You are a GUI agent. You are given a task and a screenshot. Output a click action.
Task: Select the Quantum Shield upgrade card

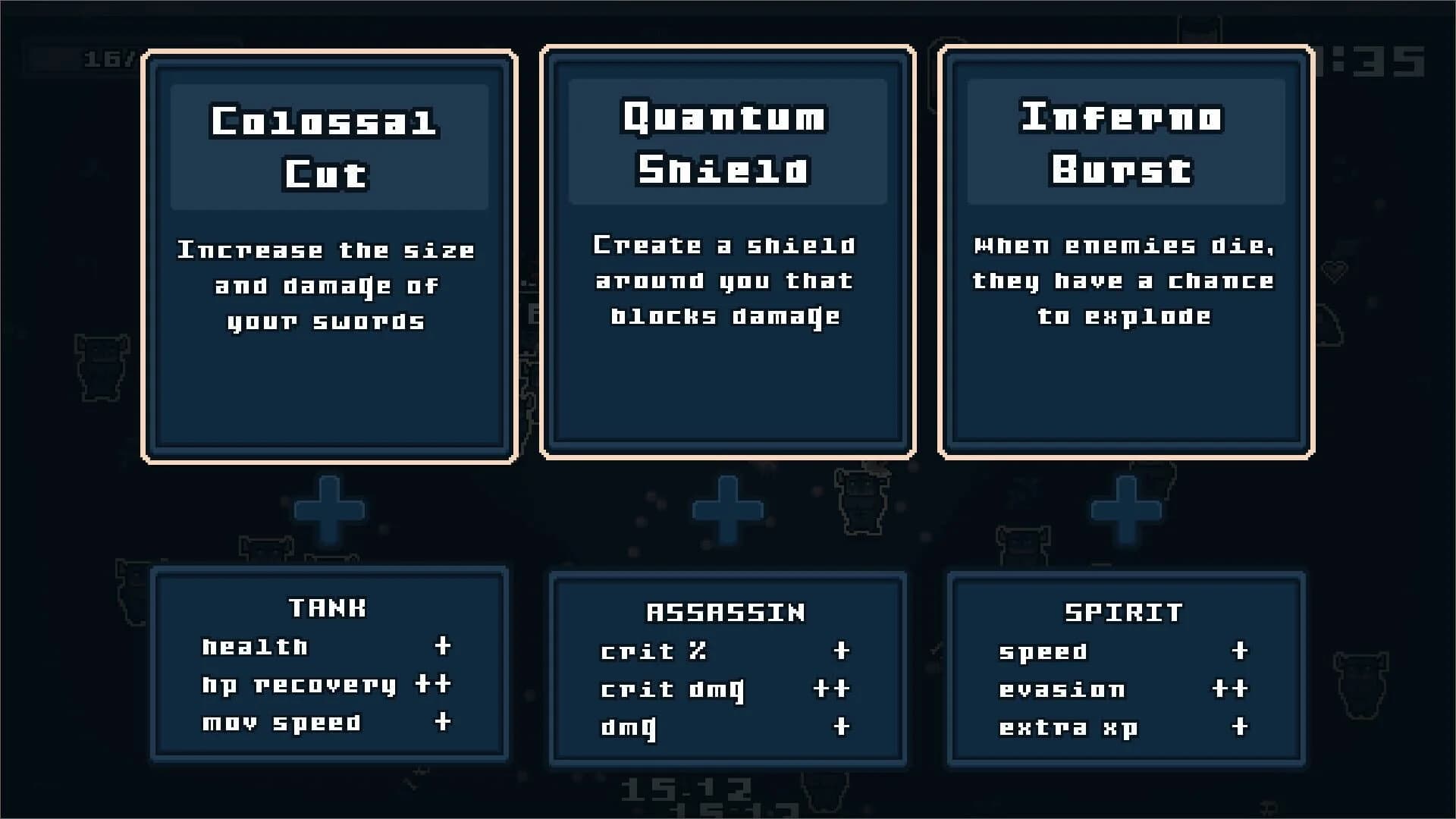(726, 254)
